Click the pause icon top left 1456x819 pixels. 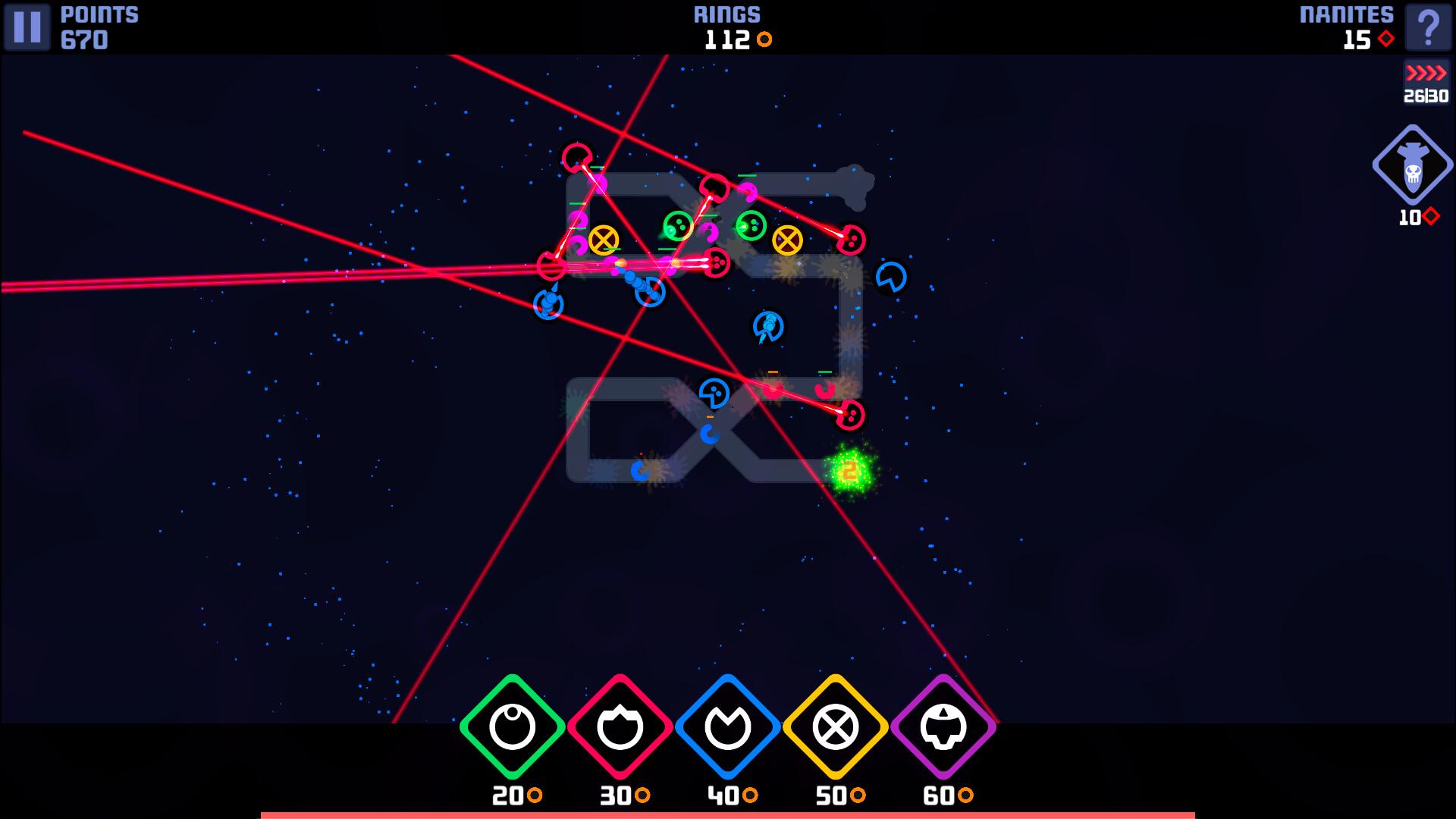pyautogui.click(x=28, y=28)
